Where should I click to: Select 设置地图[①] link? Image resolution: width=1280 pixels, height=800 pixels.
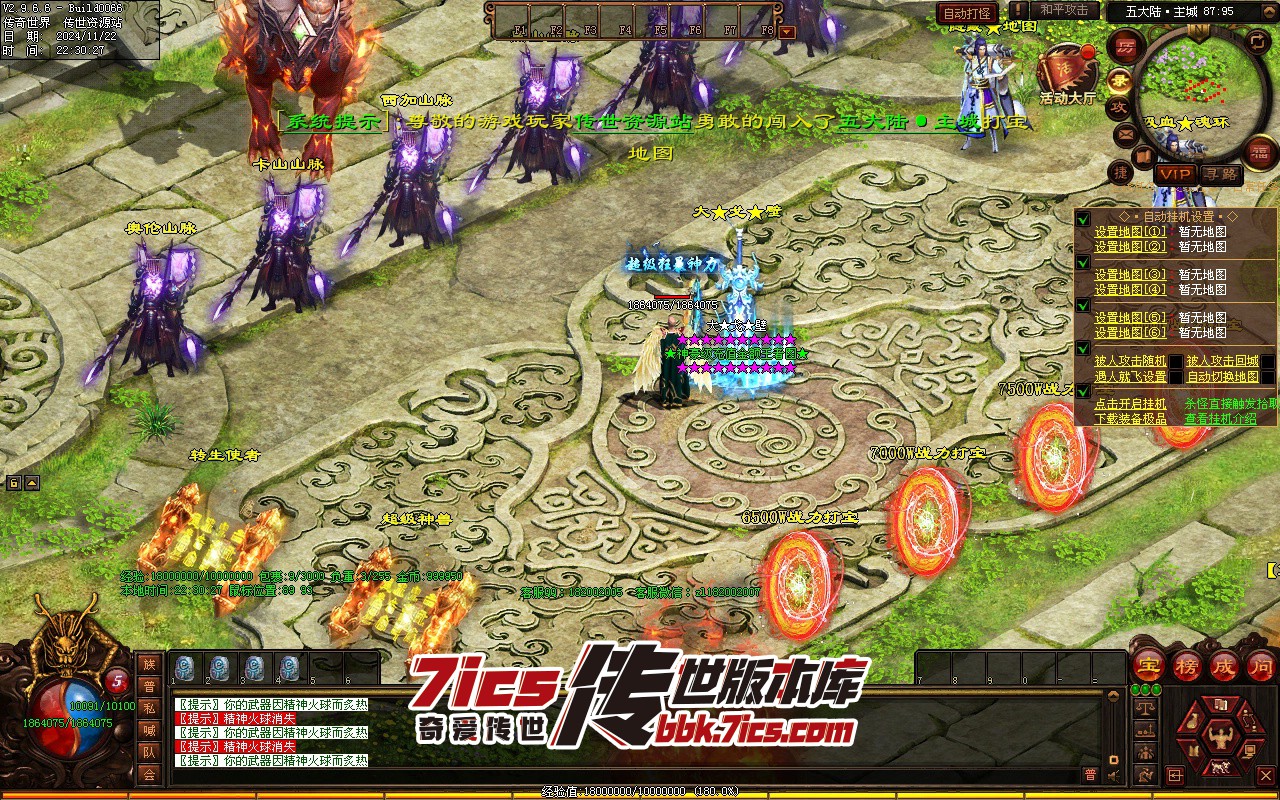[1130, 232]
